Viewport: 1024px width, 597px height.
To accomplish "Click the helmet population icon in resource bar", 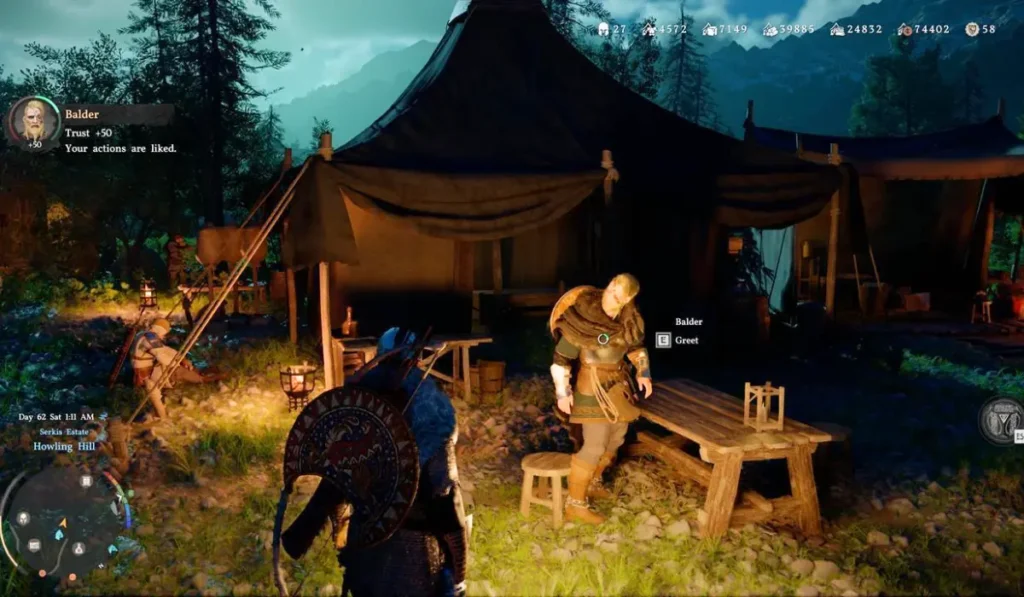I will (603, 29).
